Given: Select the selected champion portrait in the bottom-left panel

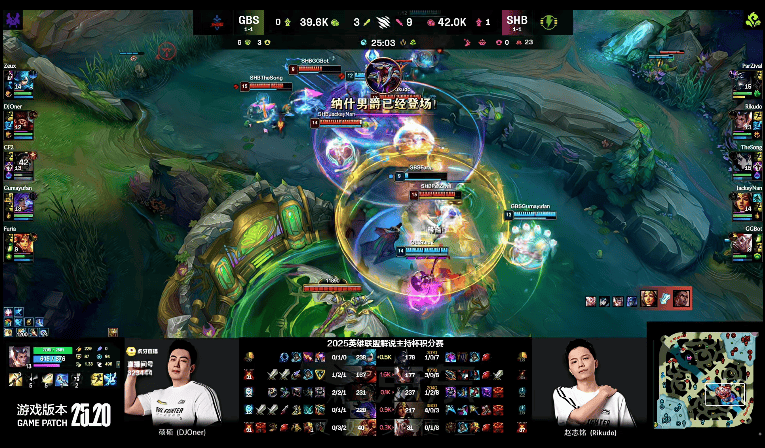Looking at the screenshot, I should (19, 358).
